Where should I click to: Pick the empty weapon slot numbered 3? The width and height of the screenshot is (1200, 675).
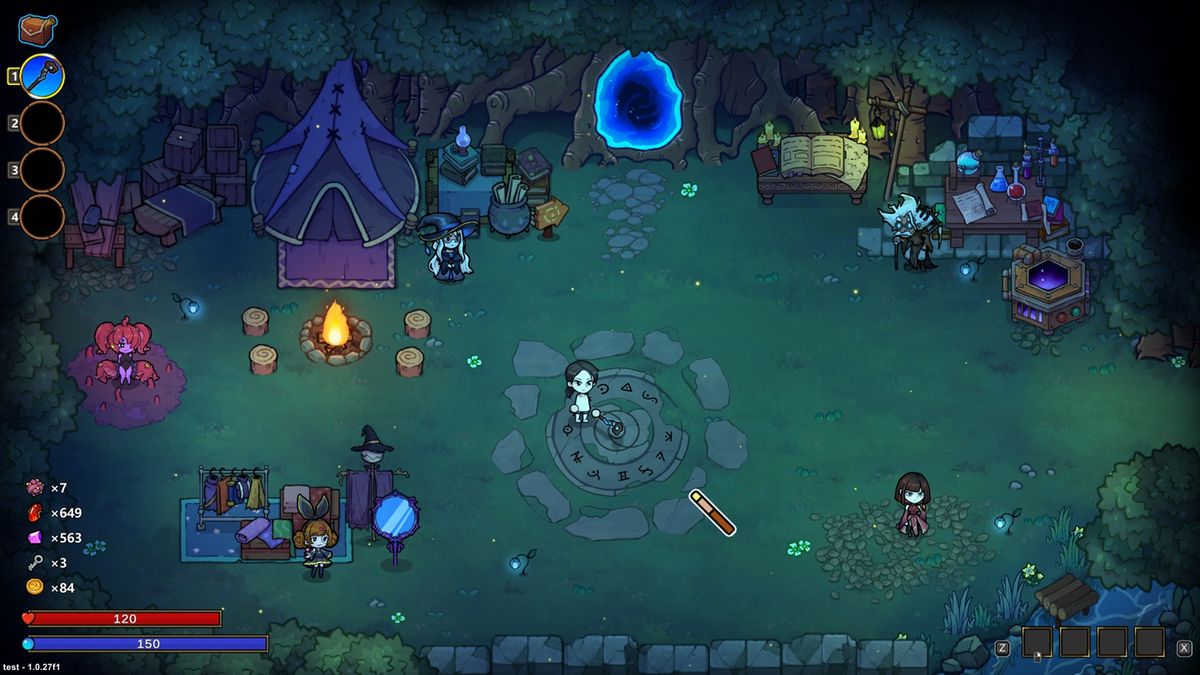pyautogui.click(x=42, y=170)
